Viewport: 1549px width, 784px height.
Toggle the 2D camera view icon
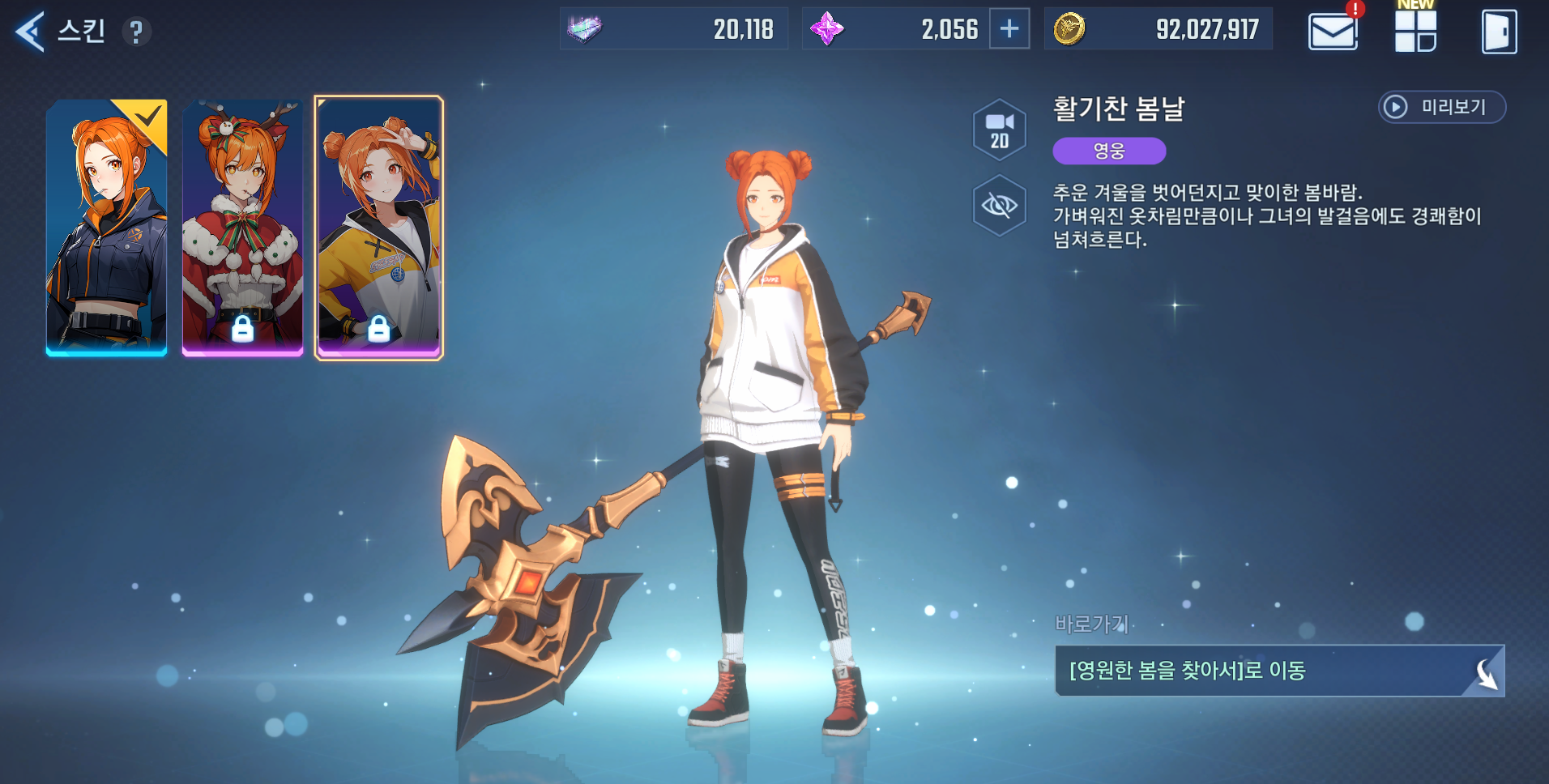(x=1000, y=130)
